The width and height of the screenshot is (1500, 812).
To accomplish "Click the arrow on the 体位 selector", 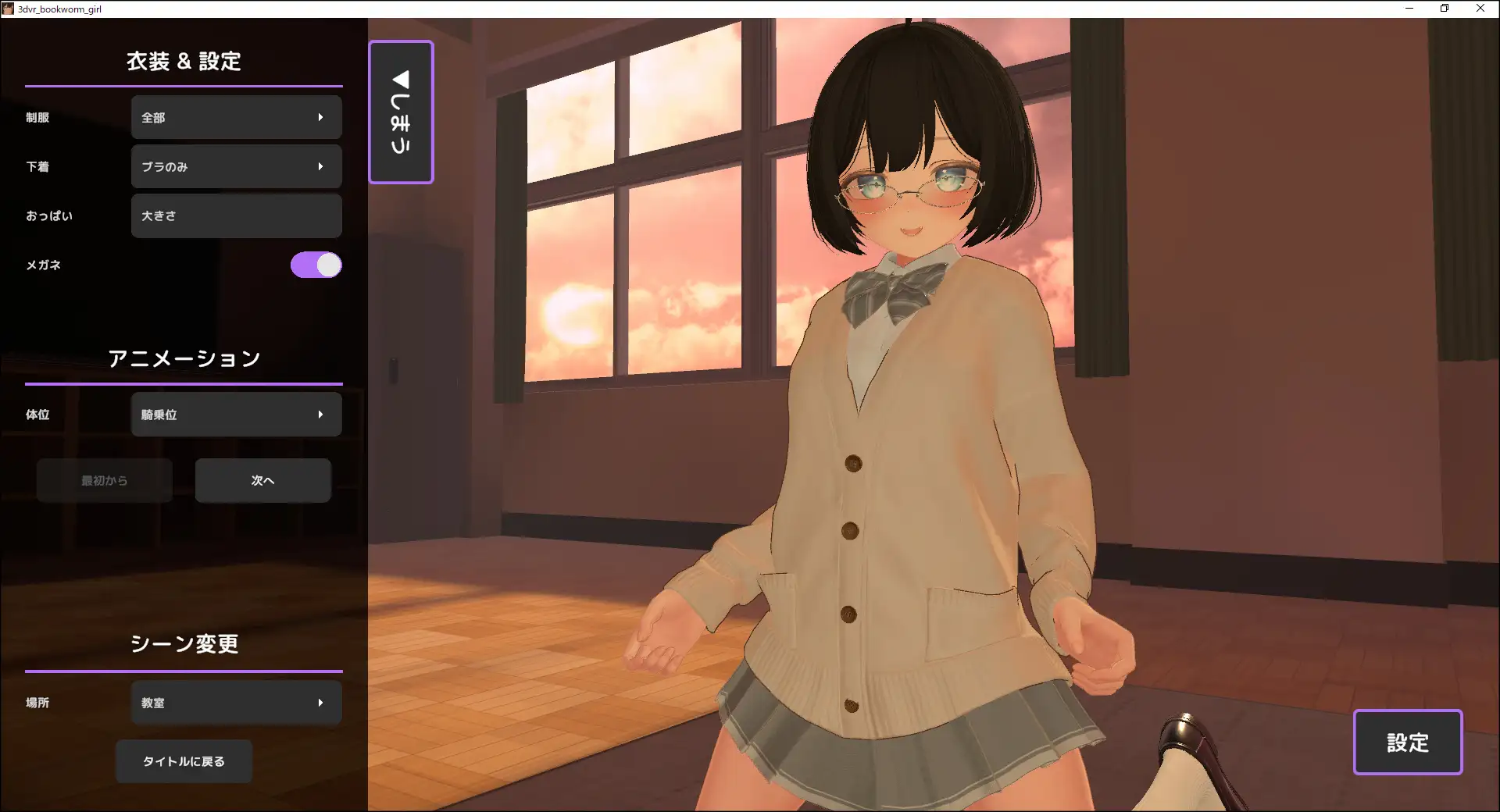I will tap(320, 415).
